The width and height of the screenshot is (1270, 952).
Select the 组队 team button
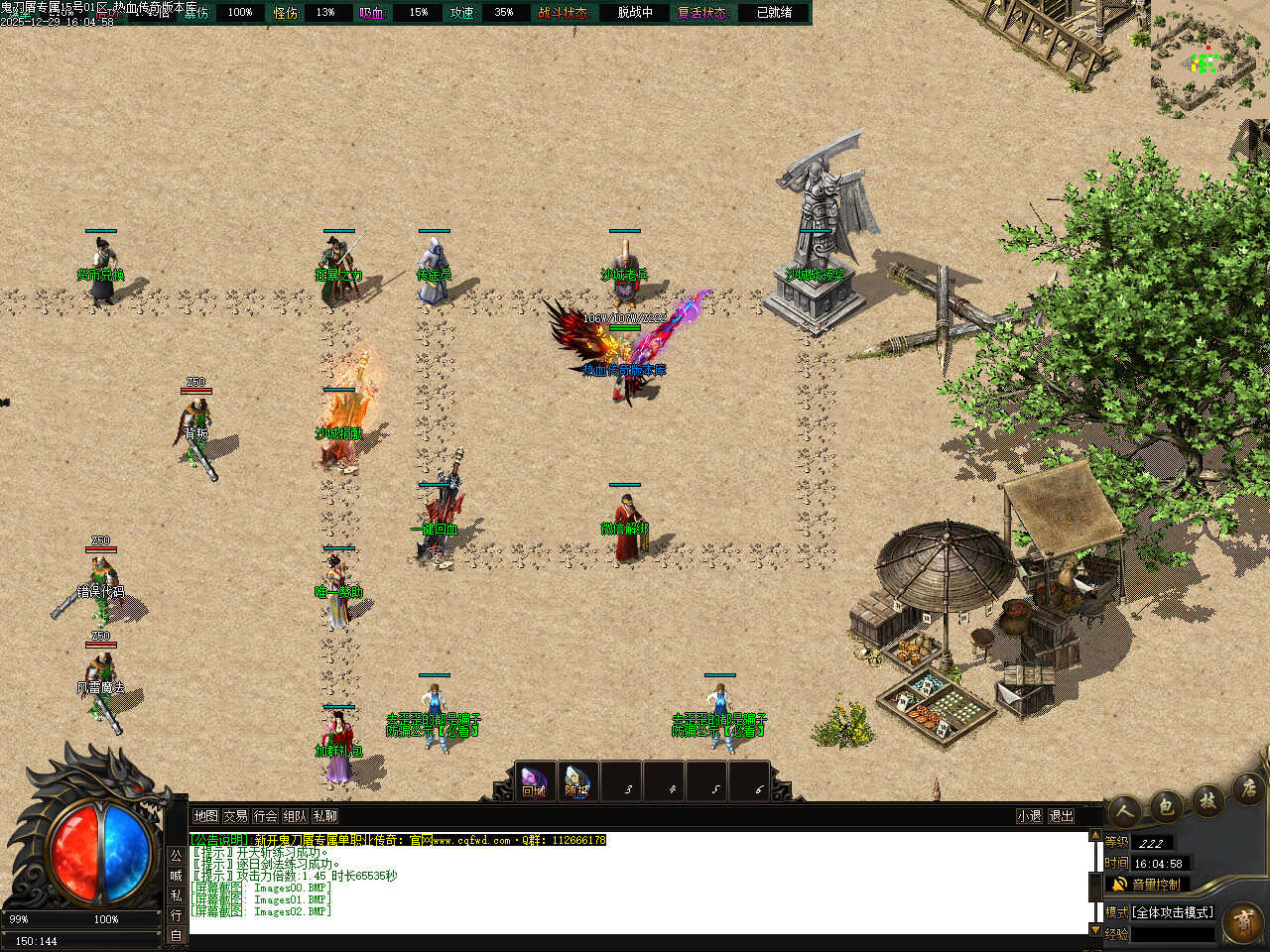click(295, 816)
